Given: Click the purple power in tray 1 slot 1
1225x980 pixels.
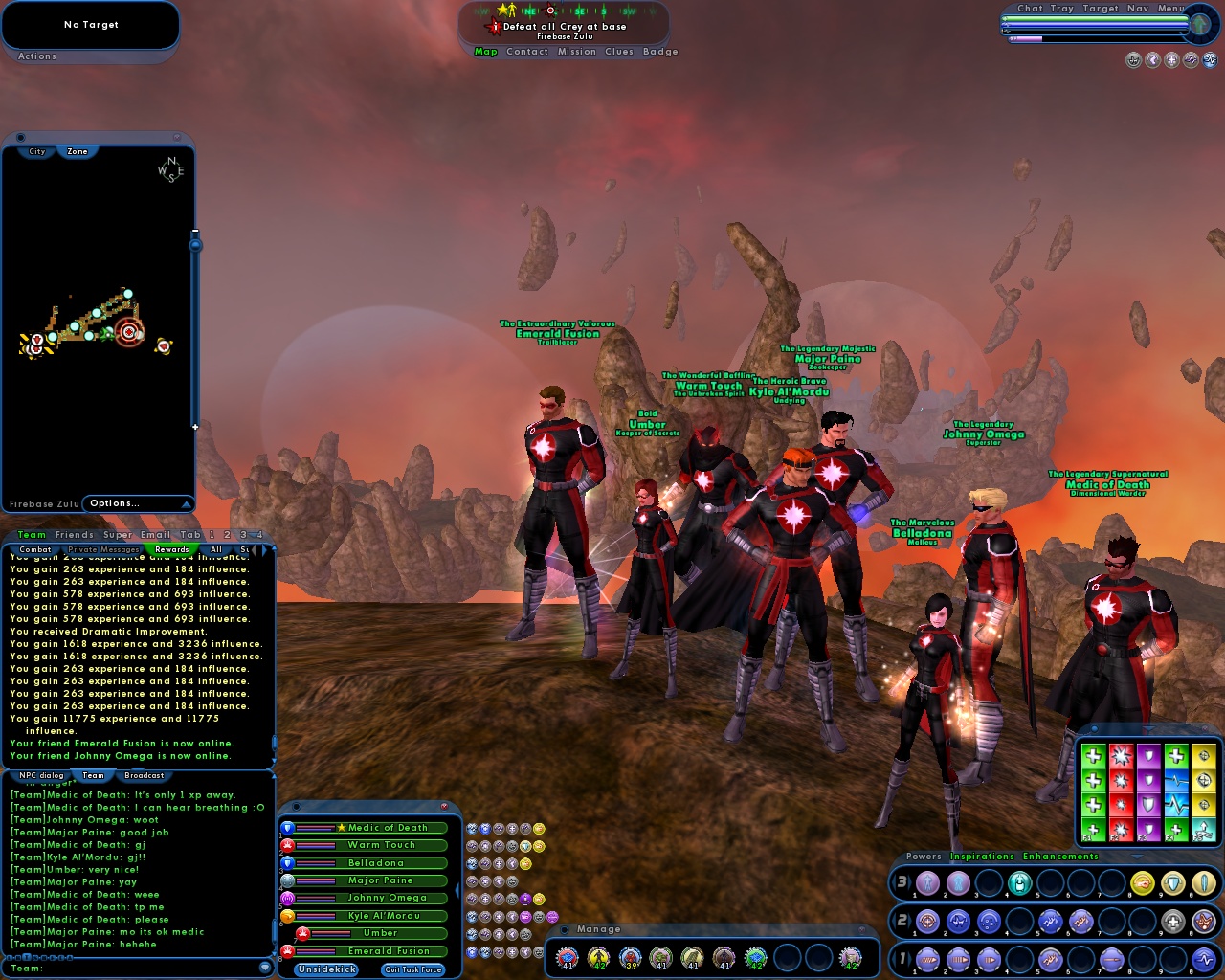Looking at the screenshot, I should (928, 959).
